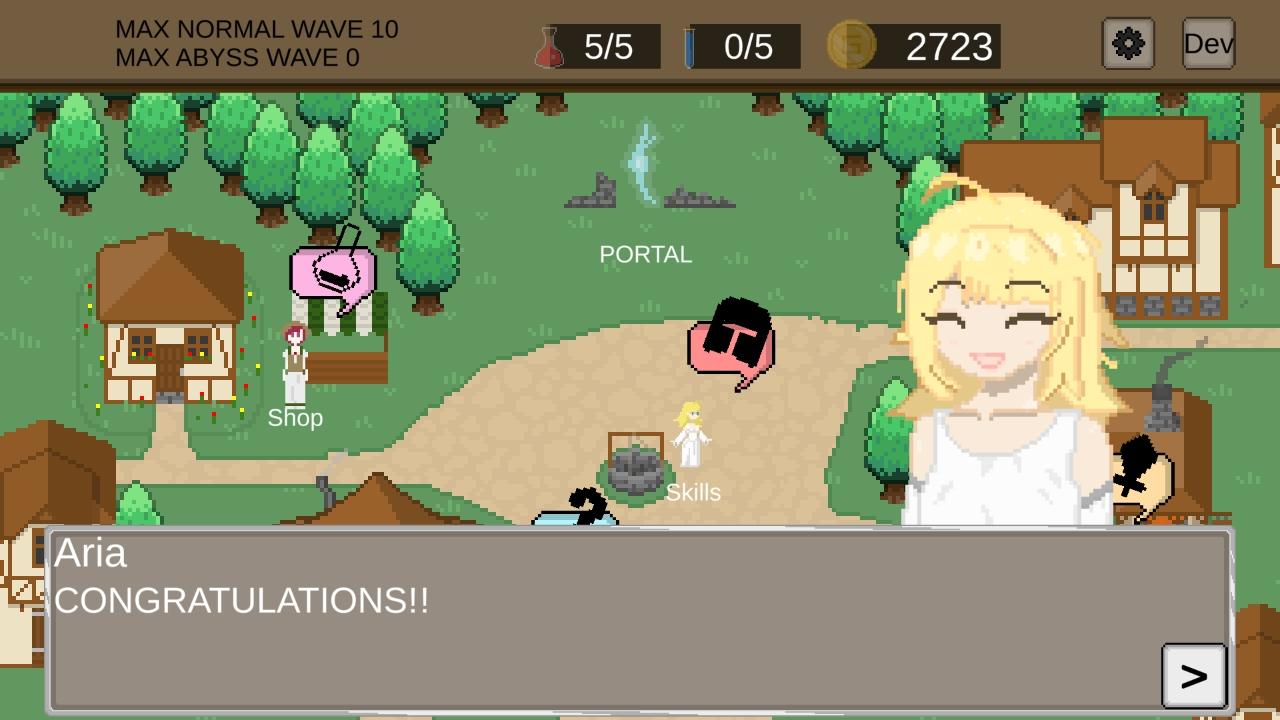The height and width of the screenshot is (720, 1280).
Task: Click the MAX NORMAL WAVE 10 text
Action: click(257, 29)
